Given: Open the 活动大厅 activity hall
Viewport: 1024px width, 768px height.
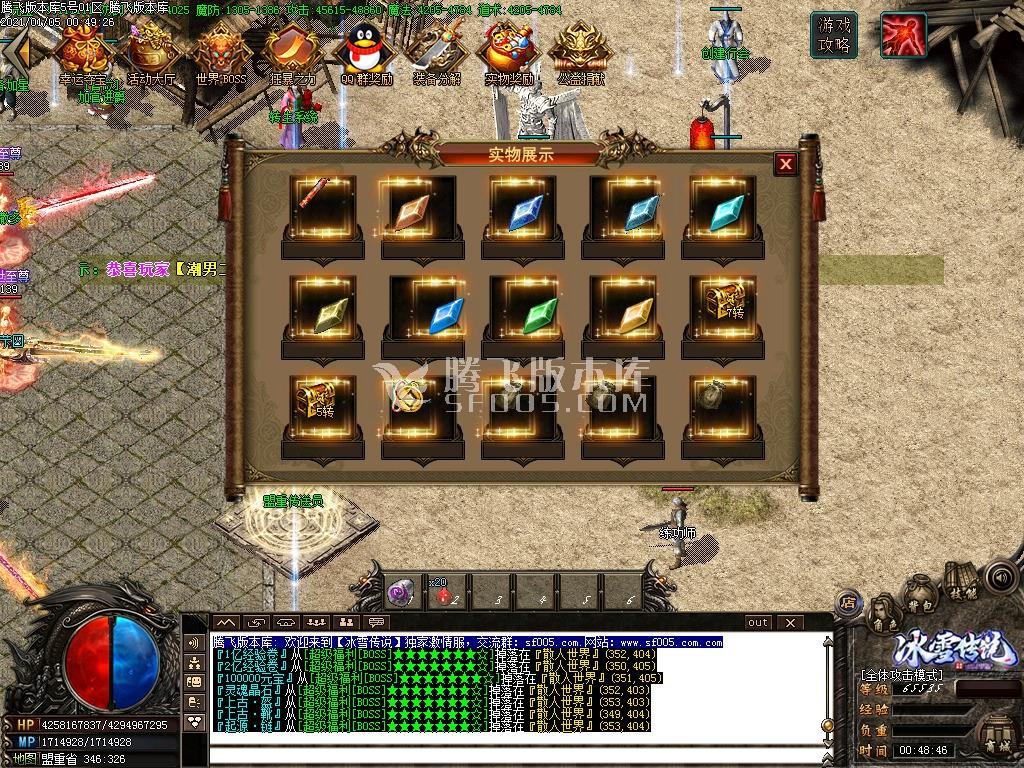Looking at the screenshot, I should (x=150, y=50).
